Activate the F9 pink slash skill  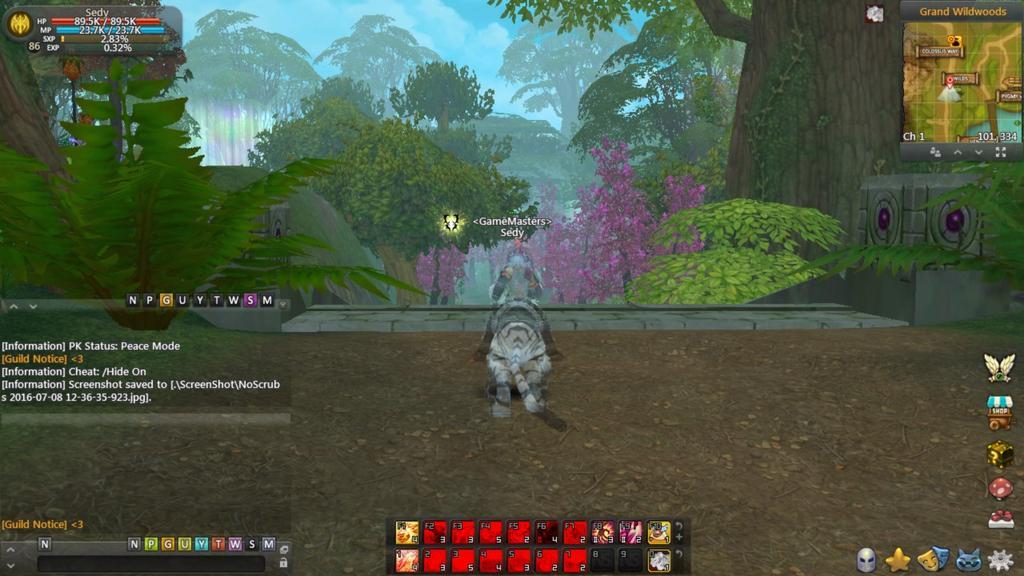pyautogui.click(x=630, y=532)
